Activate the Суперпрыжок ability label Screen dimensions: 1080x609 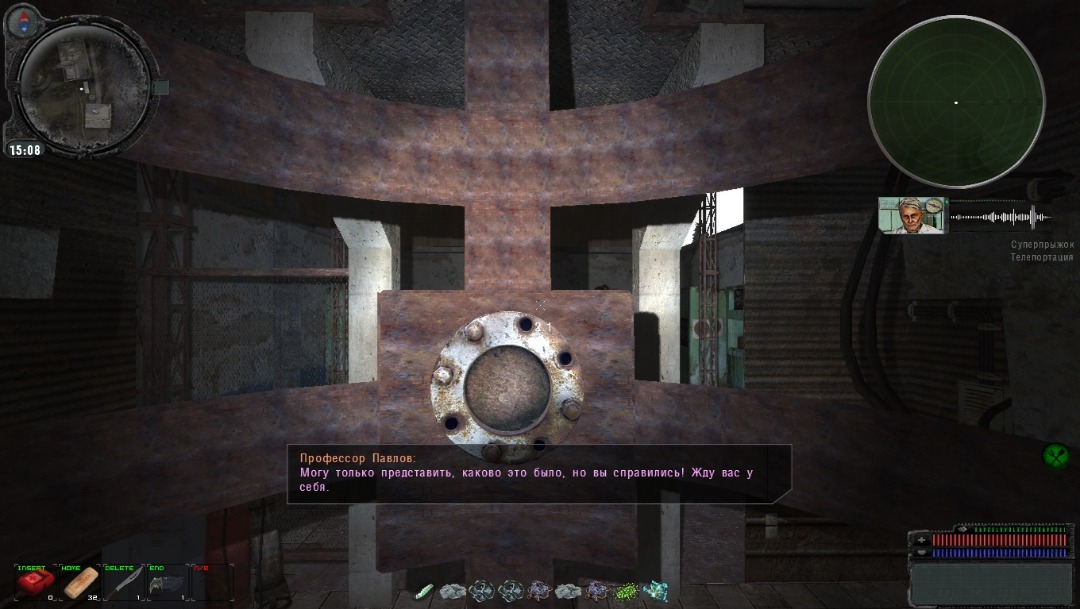click(x=1042, y=244)
